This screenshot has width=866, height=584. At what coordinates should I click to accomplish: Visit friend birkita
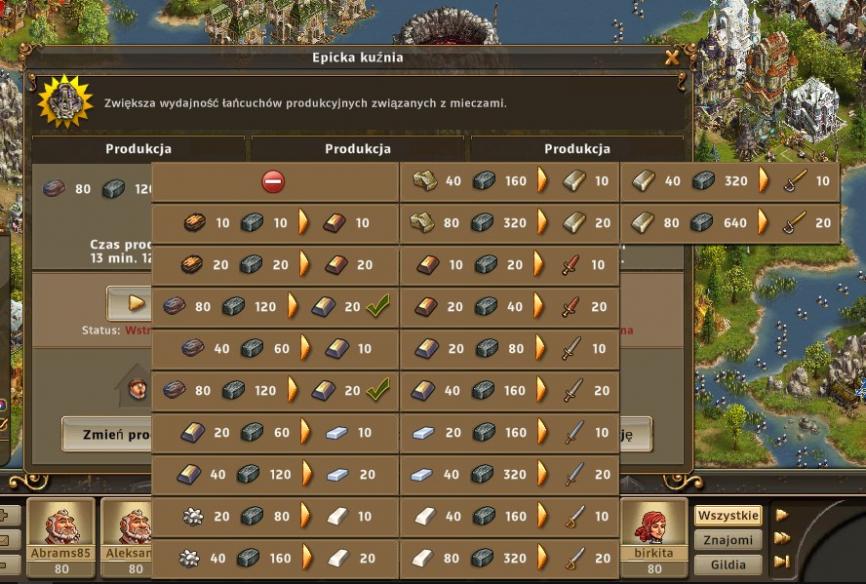[653, 526]
